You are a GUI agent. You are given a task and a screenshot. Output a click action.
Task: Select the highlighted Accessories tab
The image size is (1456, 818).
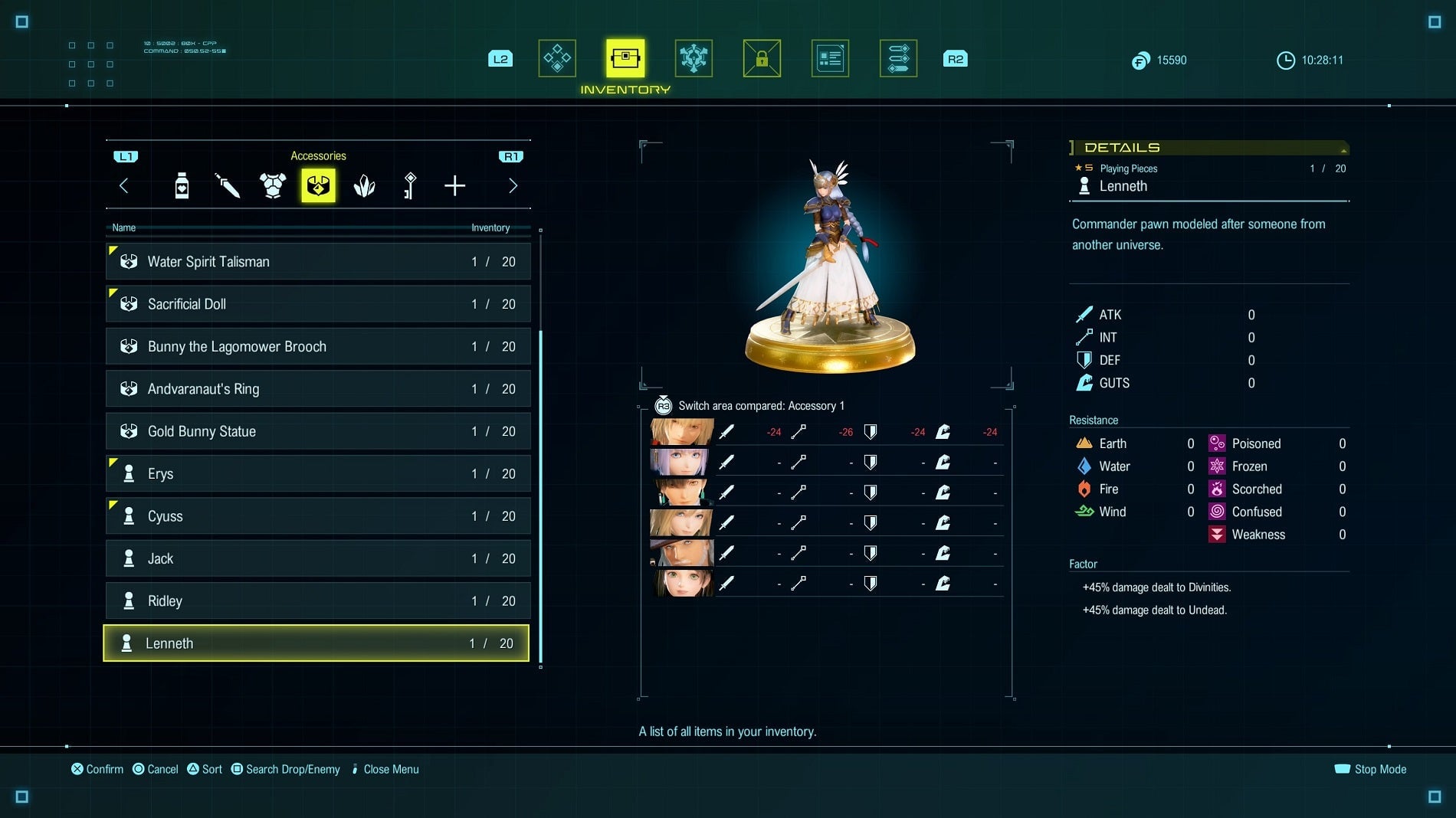318,185
